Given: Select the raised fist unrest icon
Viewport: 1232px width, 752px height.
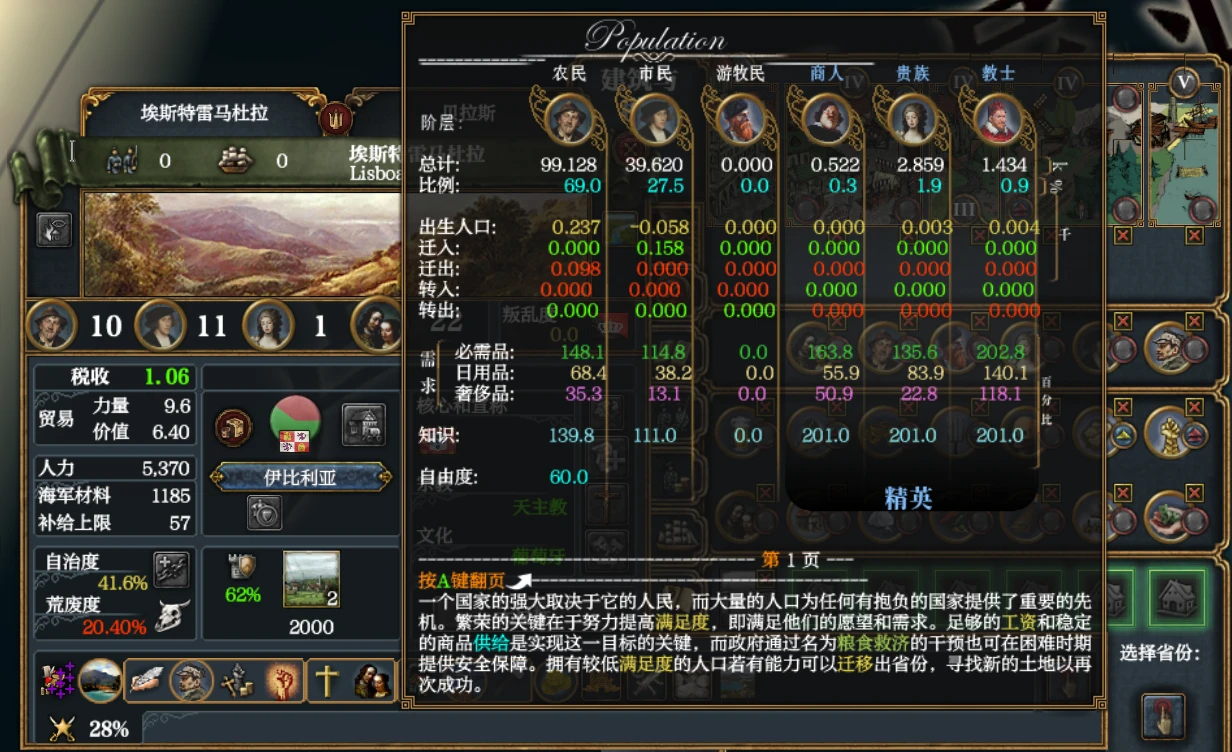Looking at the screenshot, I should pos(283,681).
